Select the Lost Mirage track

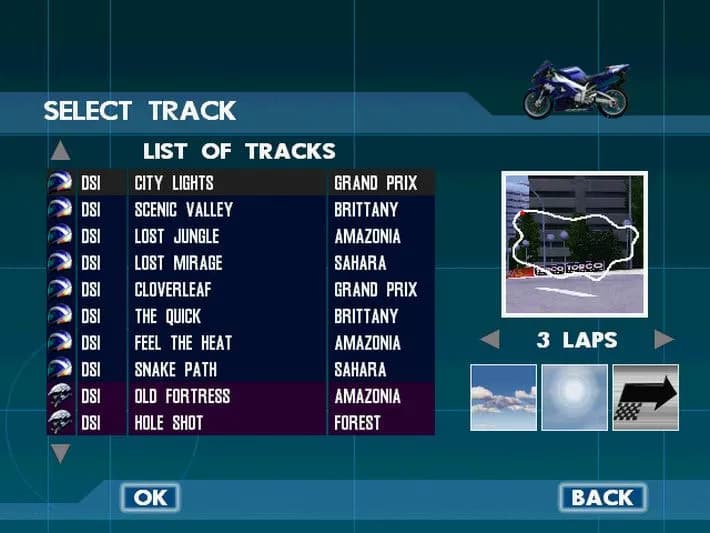tap(240, 263)
